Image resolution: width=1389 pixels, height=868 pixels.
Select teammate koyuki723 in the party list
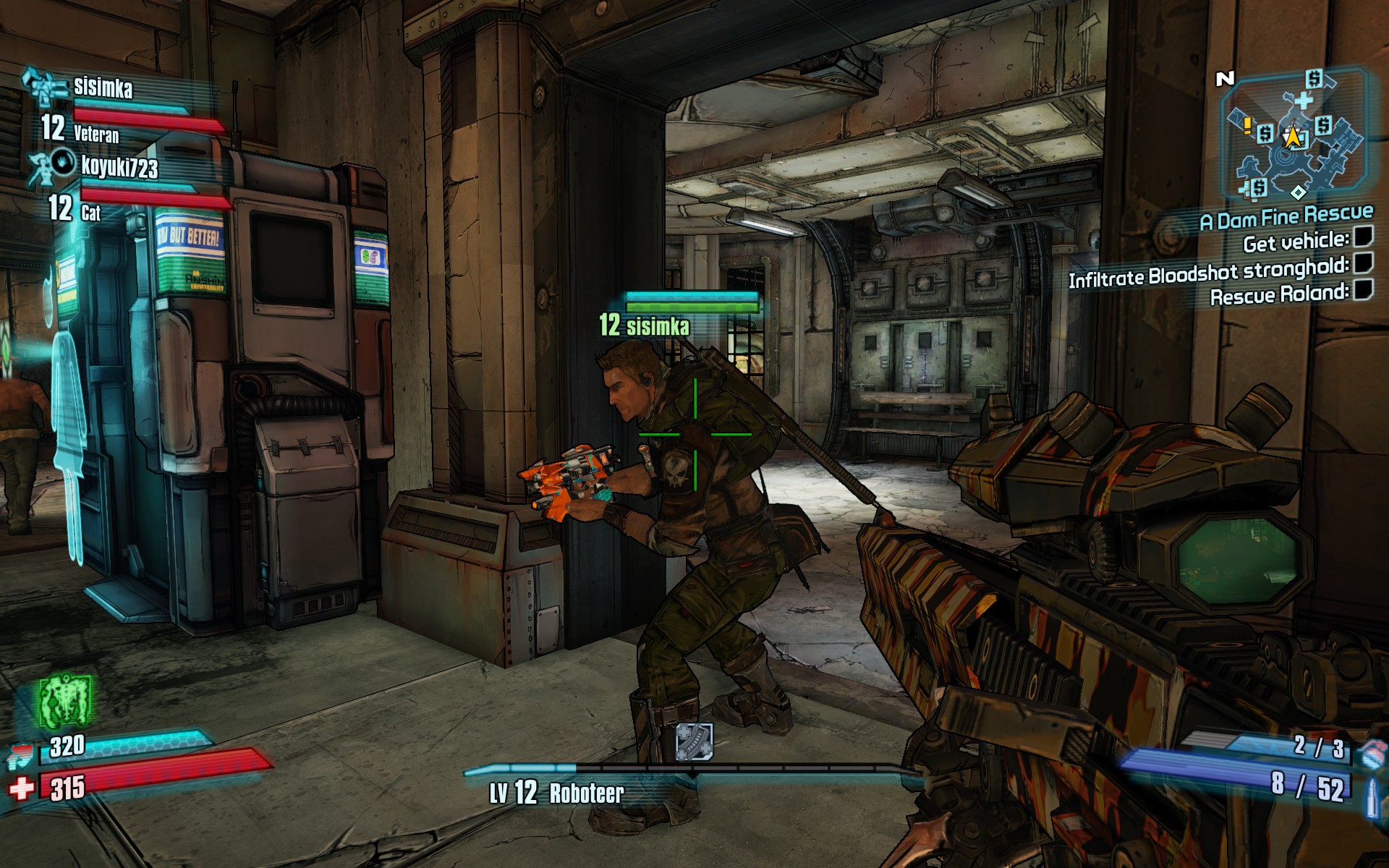pyautogui.click(x=119, y=167)
